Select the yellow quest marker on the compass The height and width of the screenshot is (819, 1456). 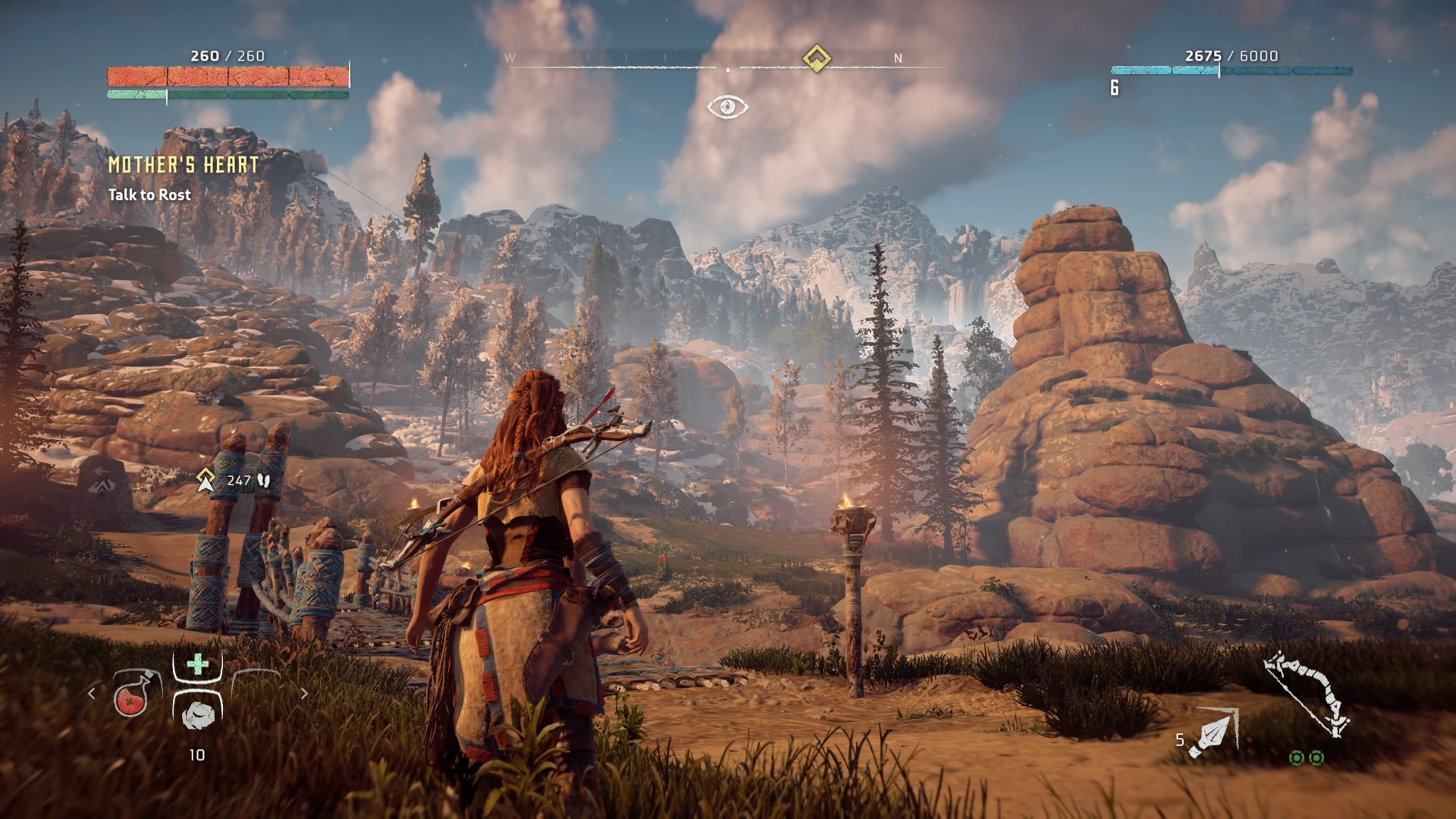(816, 58)
